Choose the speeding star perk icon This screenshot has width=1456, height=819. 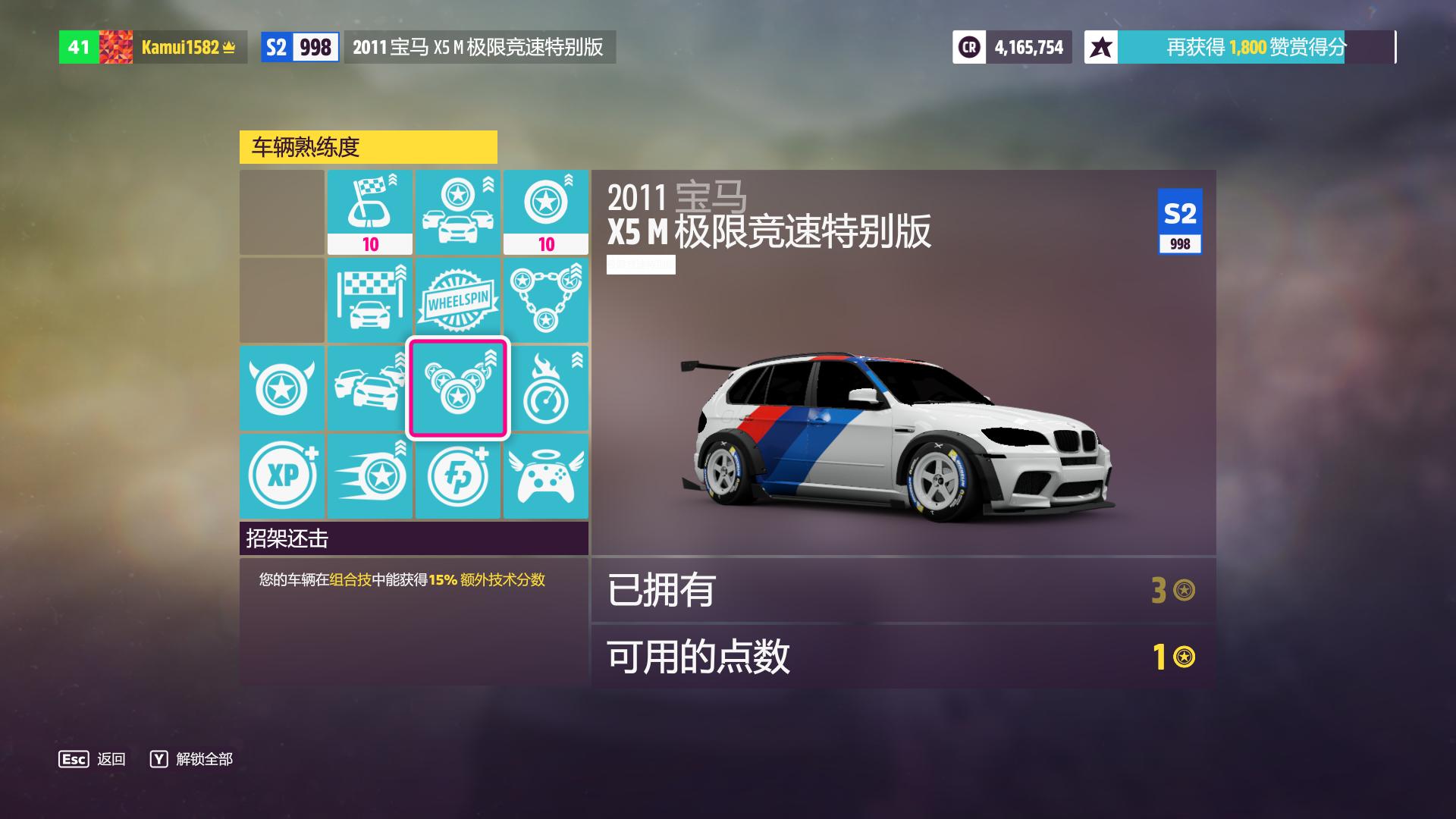tap(370, 476)
